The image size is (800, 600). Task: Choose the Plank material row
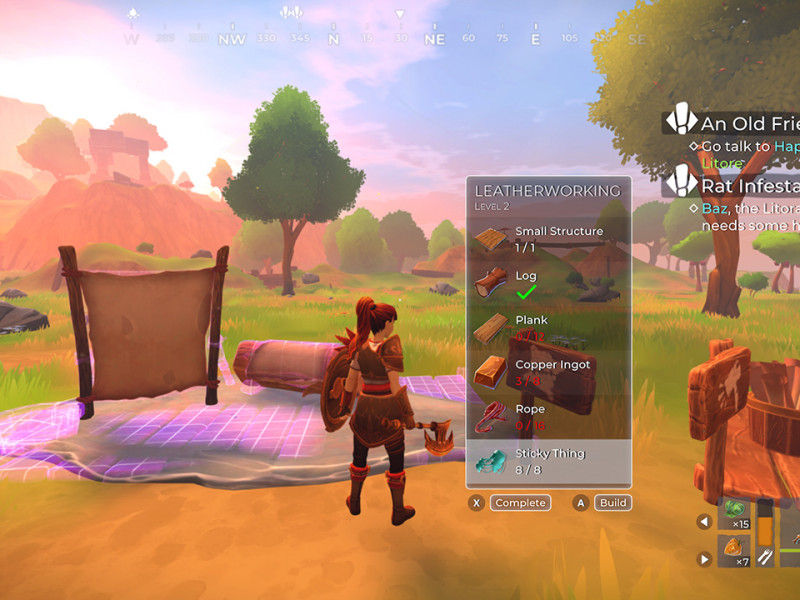click(548, 327)
